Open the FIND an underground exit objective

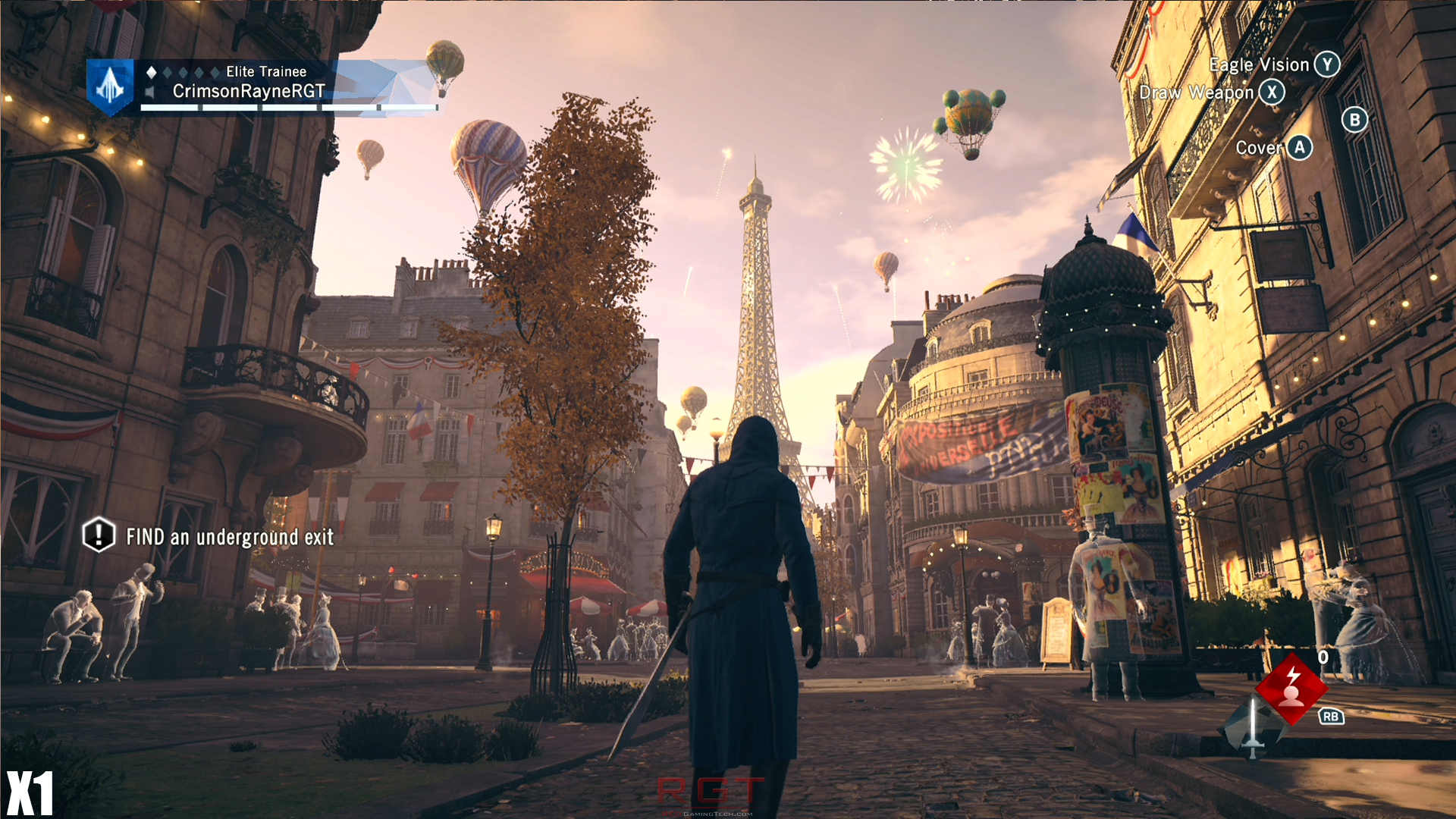(x=229, y=537)
